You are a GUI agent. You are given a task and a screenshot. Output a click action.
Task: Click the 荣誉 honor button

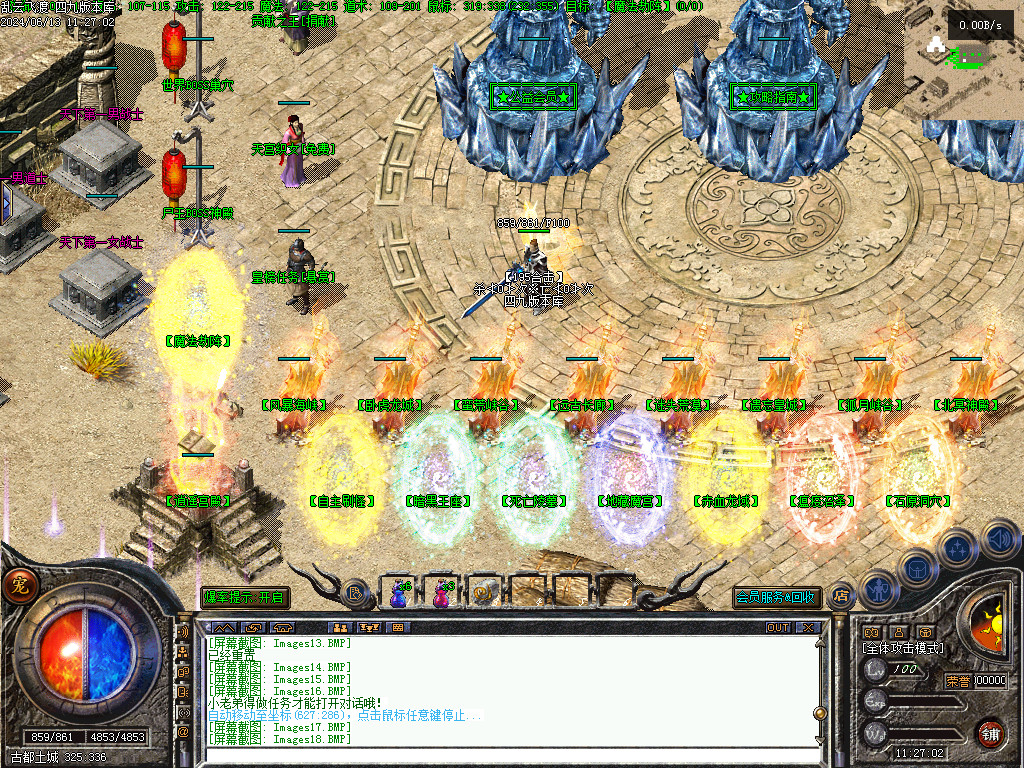(957, 681)
